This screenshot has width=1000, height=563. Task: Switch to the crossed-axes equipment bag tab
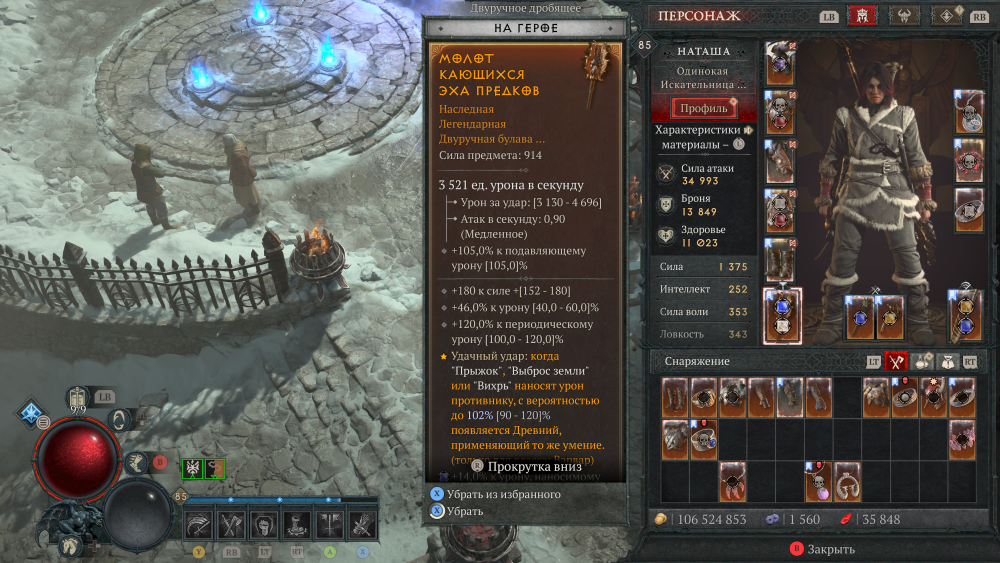(898, 362)
